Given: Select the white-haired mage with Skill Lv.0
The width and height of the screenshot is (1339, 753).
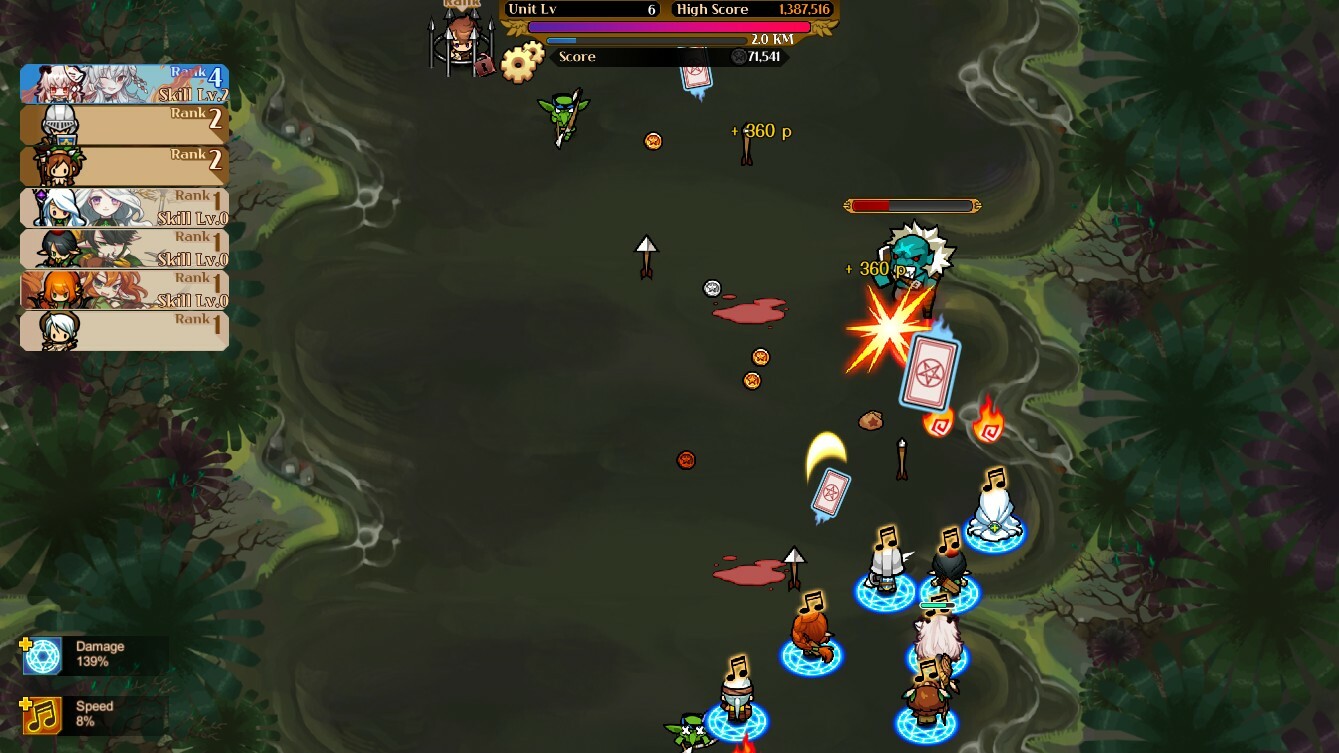Looking at the screenshot, I should tap(124, 207).
